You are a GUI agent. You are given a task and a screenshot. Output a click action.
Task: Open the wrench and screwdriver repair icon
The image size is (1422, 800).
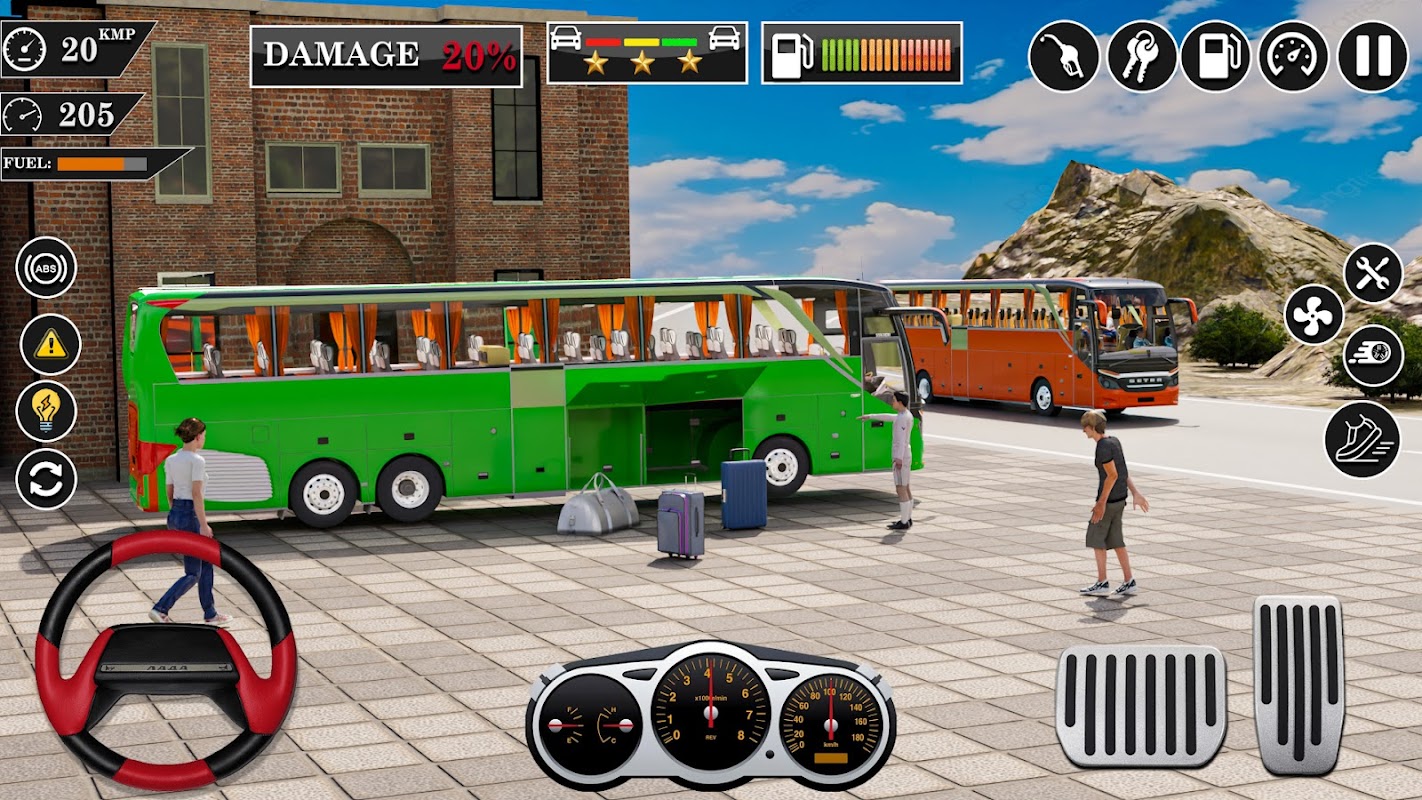pyautogui.click(x=1372, y=273)
